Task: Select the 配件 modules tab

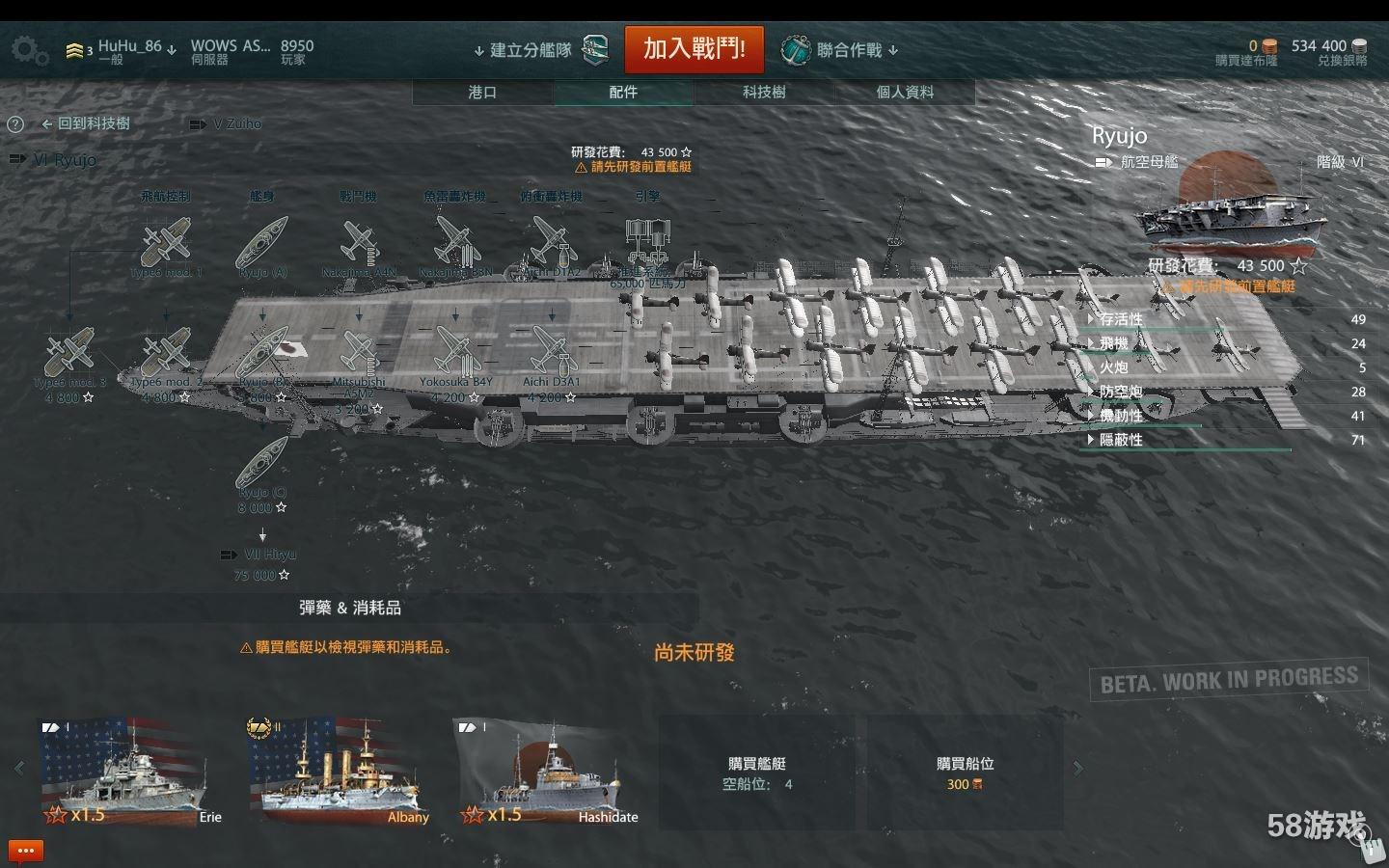Action: point(623,92)
